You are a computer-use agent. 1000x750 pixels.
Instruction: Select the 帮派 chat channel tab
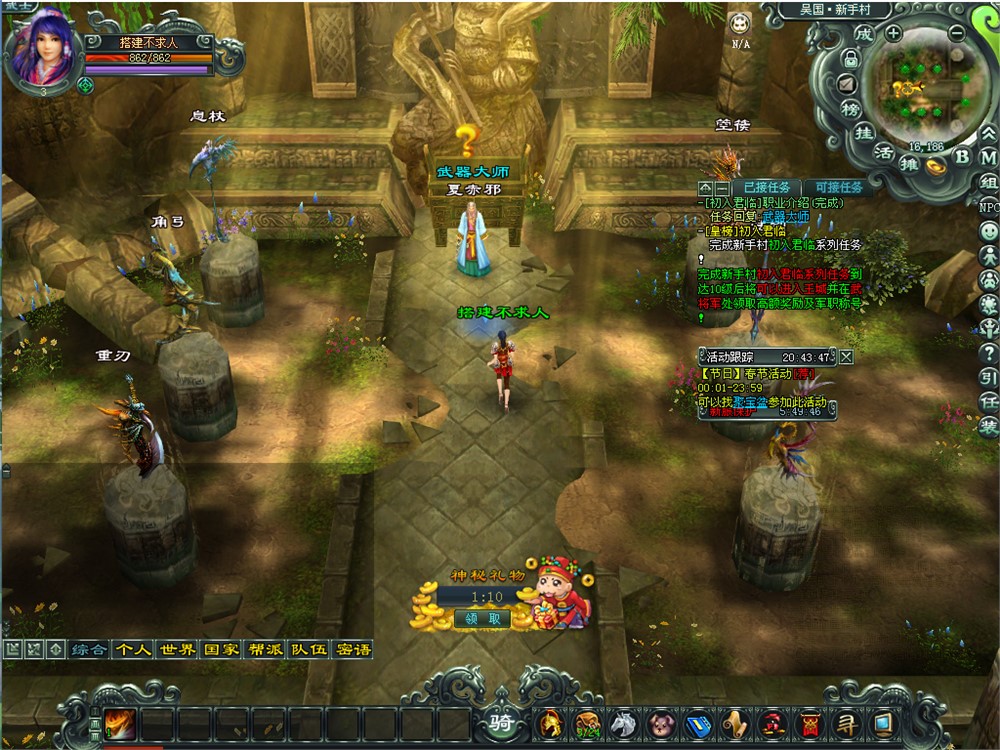[265, 649]
